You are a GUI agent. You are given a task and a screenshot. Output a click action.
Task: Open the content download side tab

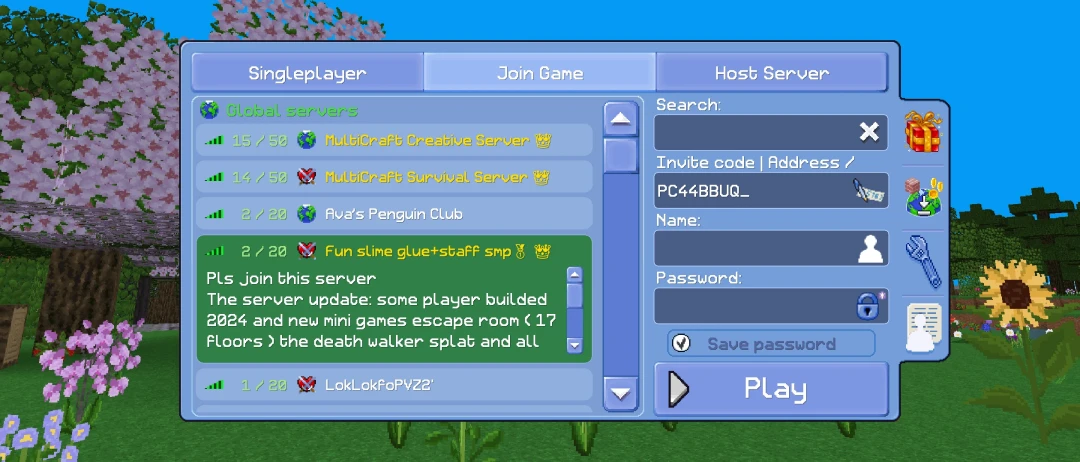[923, 197]
